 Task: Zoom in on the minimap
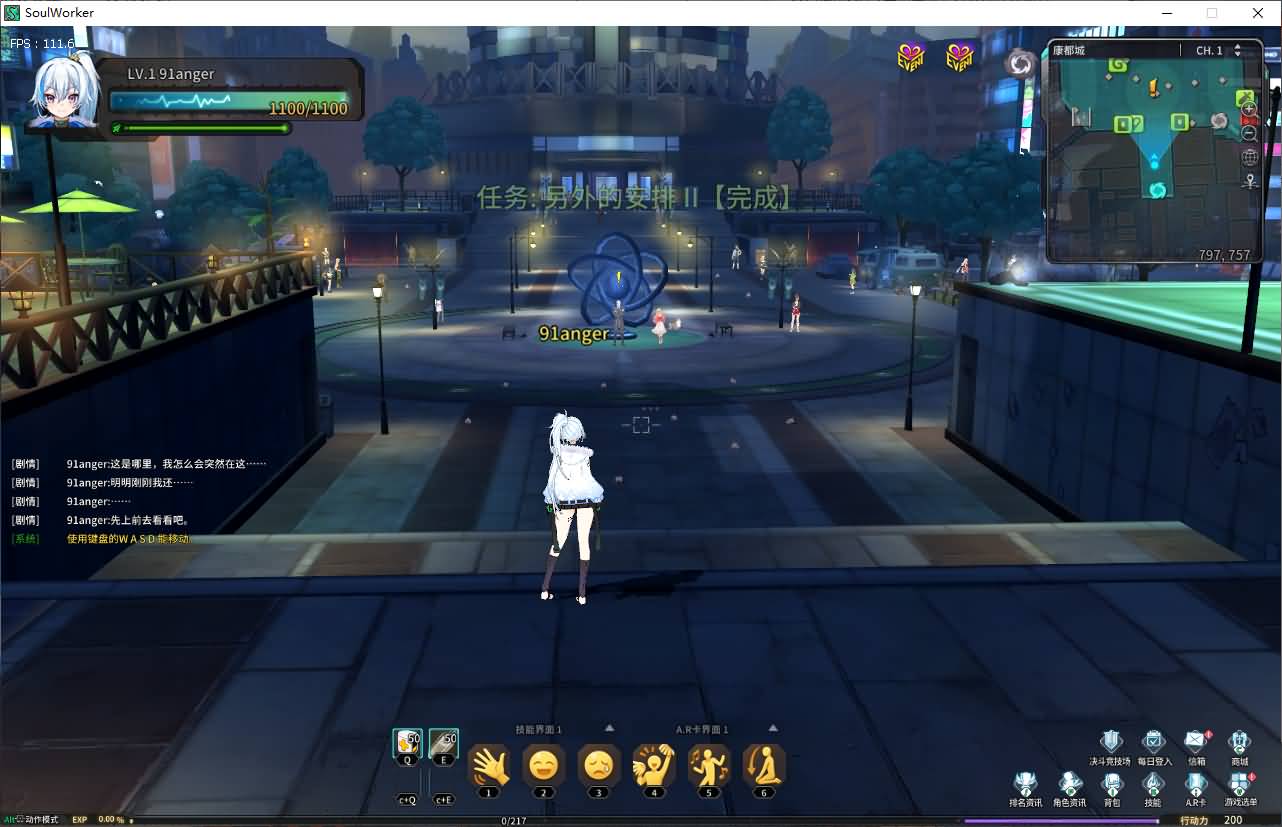pyautogui.click(x=1249, y=107)
